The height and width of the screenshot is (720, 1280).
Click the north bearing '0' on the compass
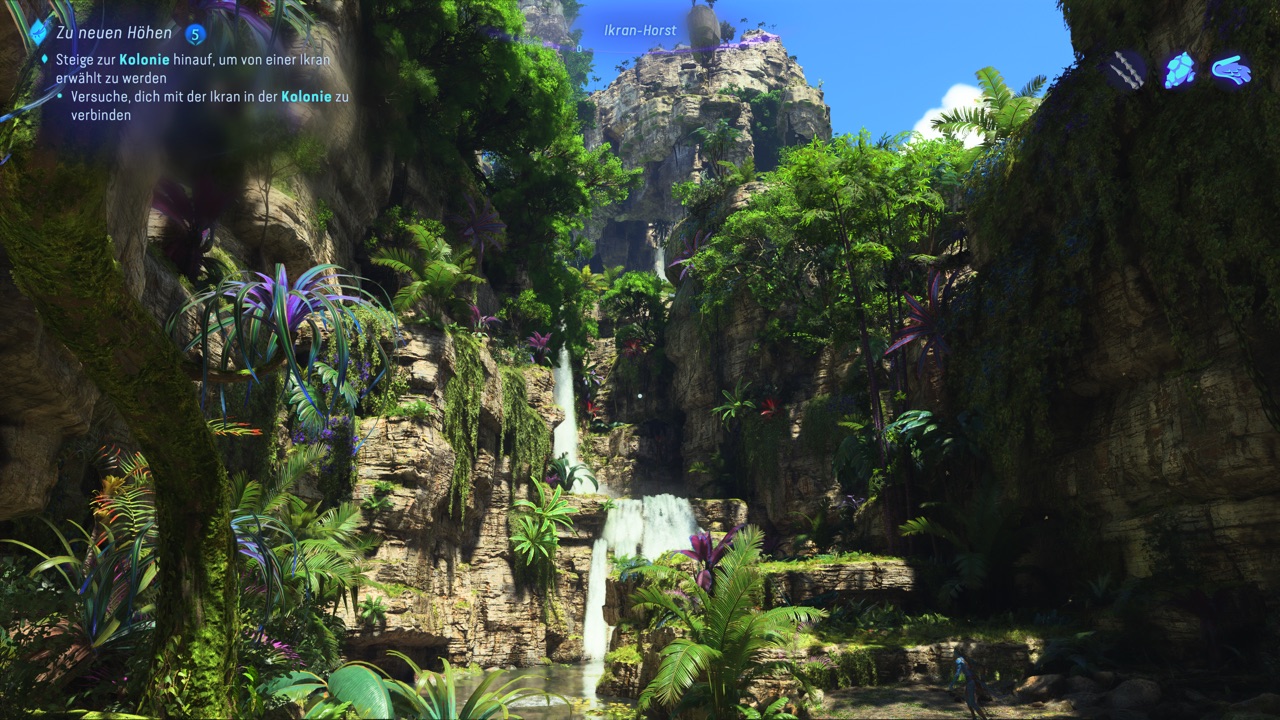tap(578, 48)
